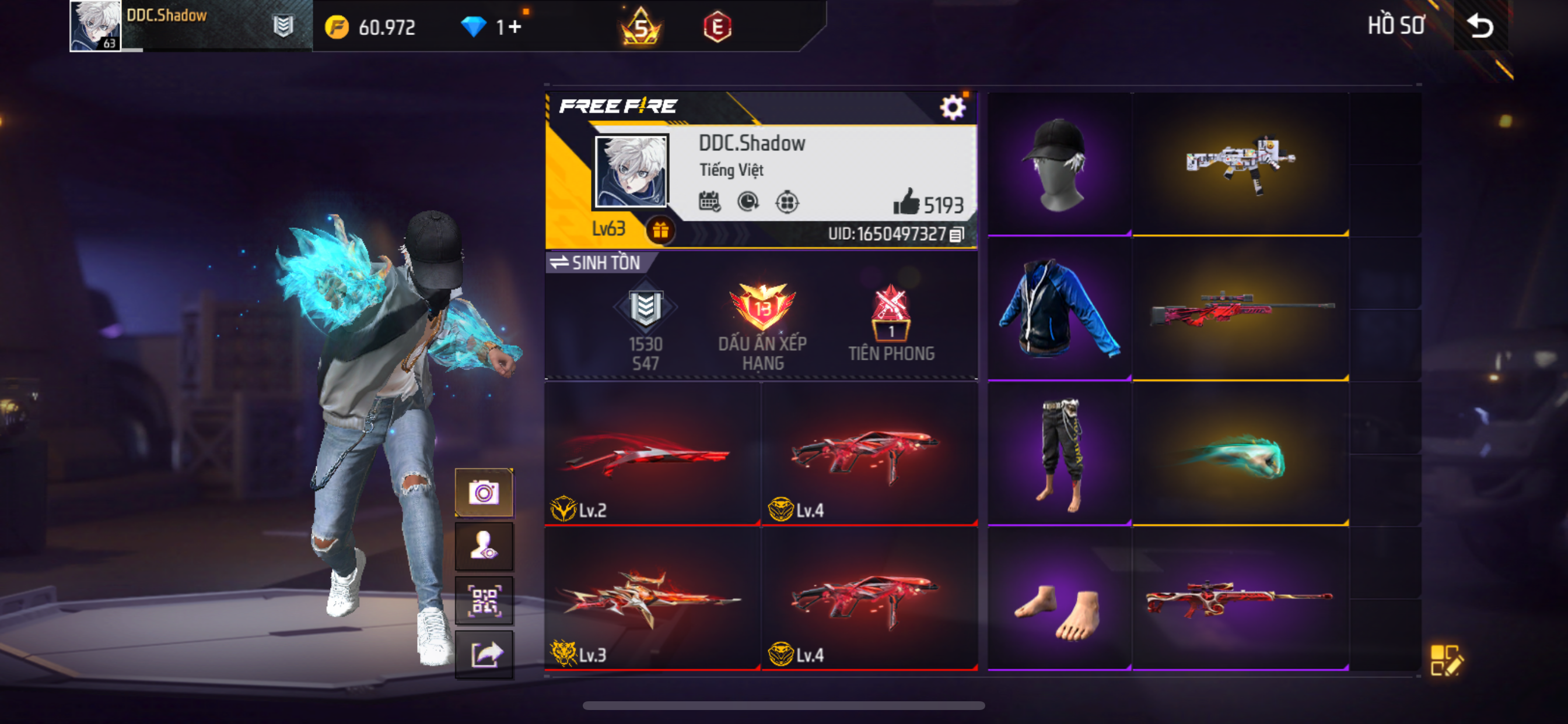Viewport: 1568px width, 724px height.
Task: Select the bare feet shoes slot
Action: pos(1058,599)
